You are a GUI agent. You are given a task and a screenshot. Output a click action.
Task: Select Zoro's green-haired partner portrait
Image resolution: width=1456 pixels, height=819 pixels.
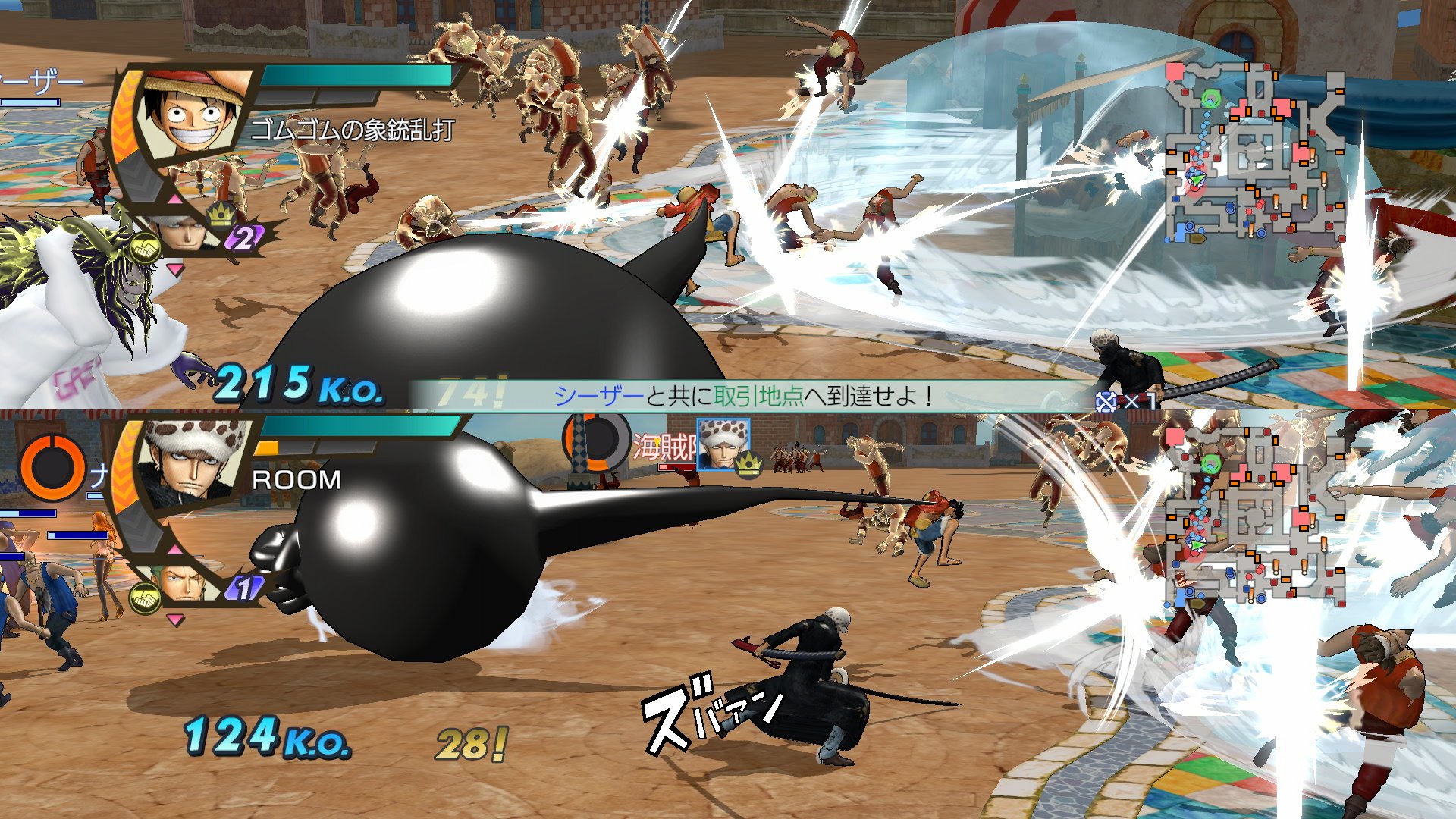180,582
